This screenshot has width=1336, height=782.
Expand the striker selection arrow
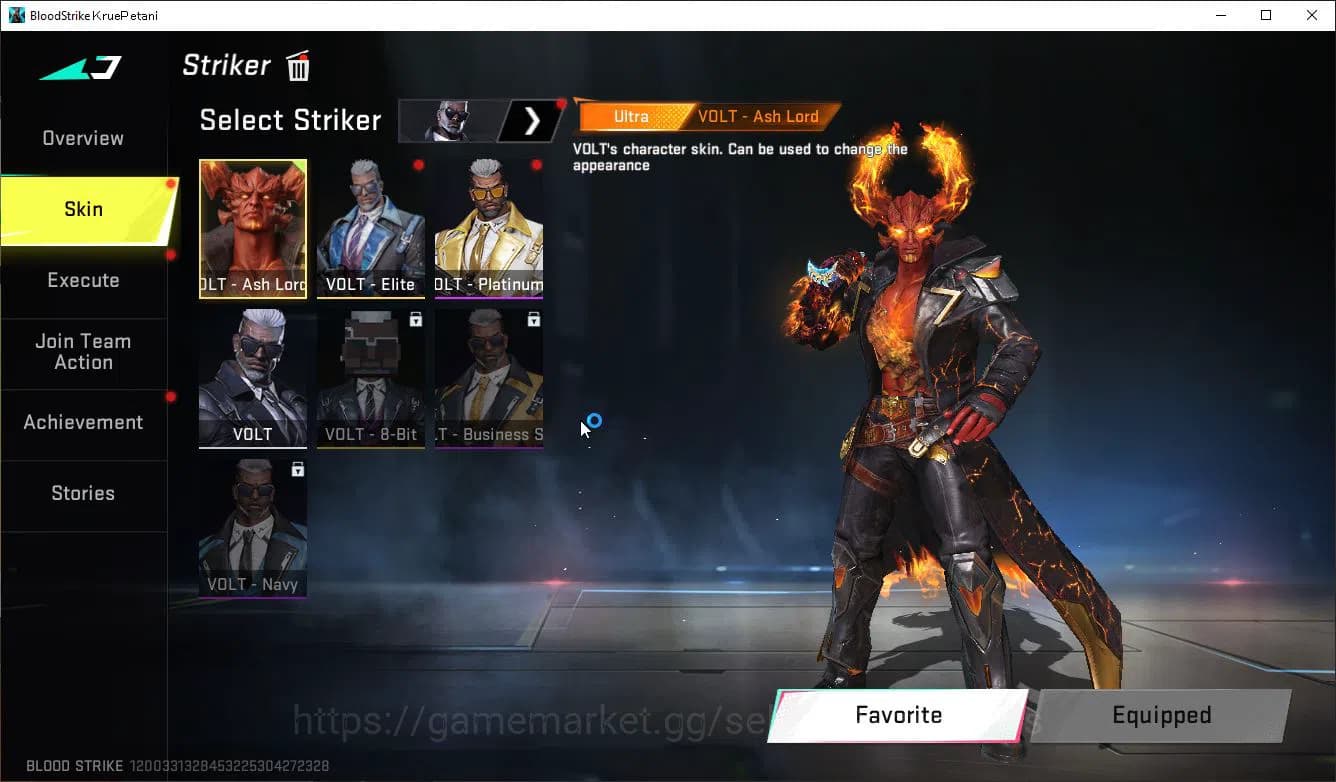532,120
